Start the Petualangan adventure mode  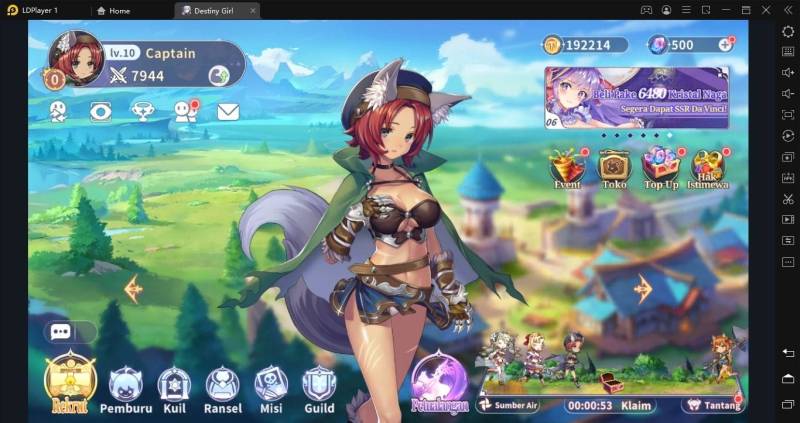[440, 383]
